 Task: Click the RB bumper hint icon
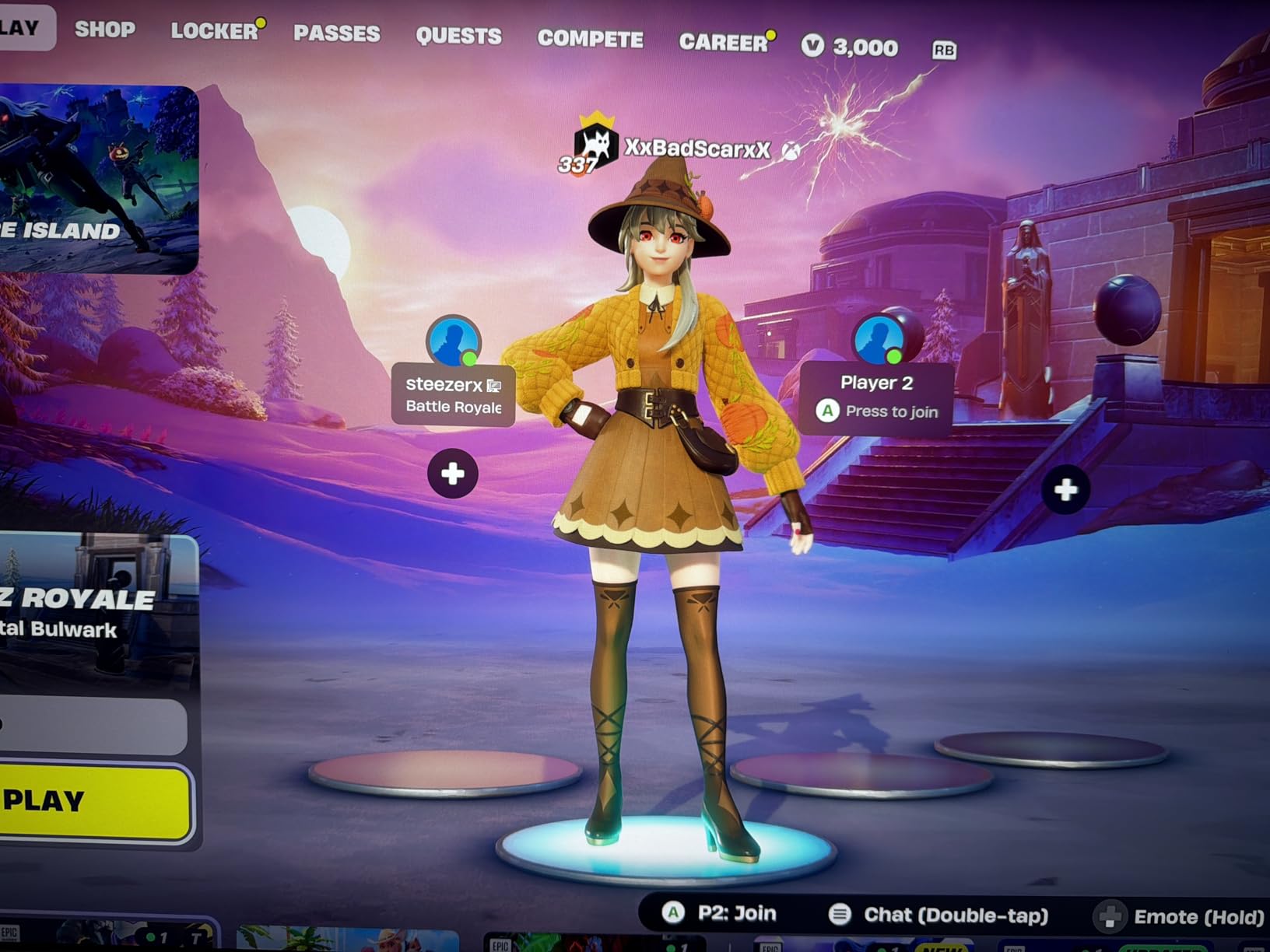[944, 49]
